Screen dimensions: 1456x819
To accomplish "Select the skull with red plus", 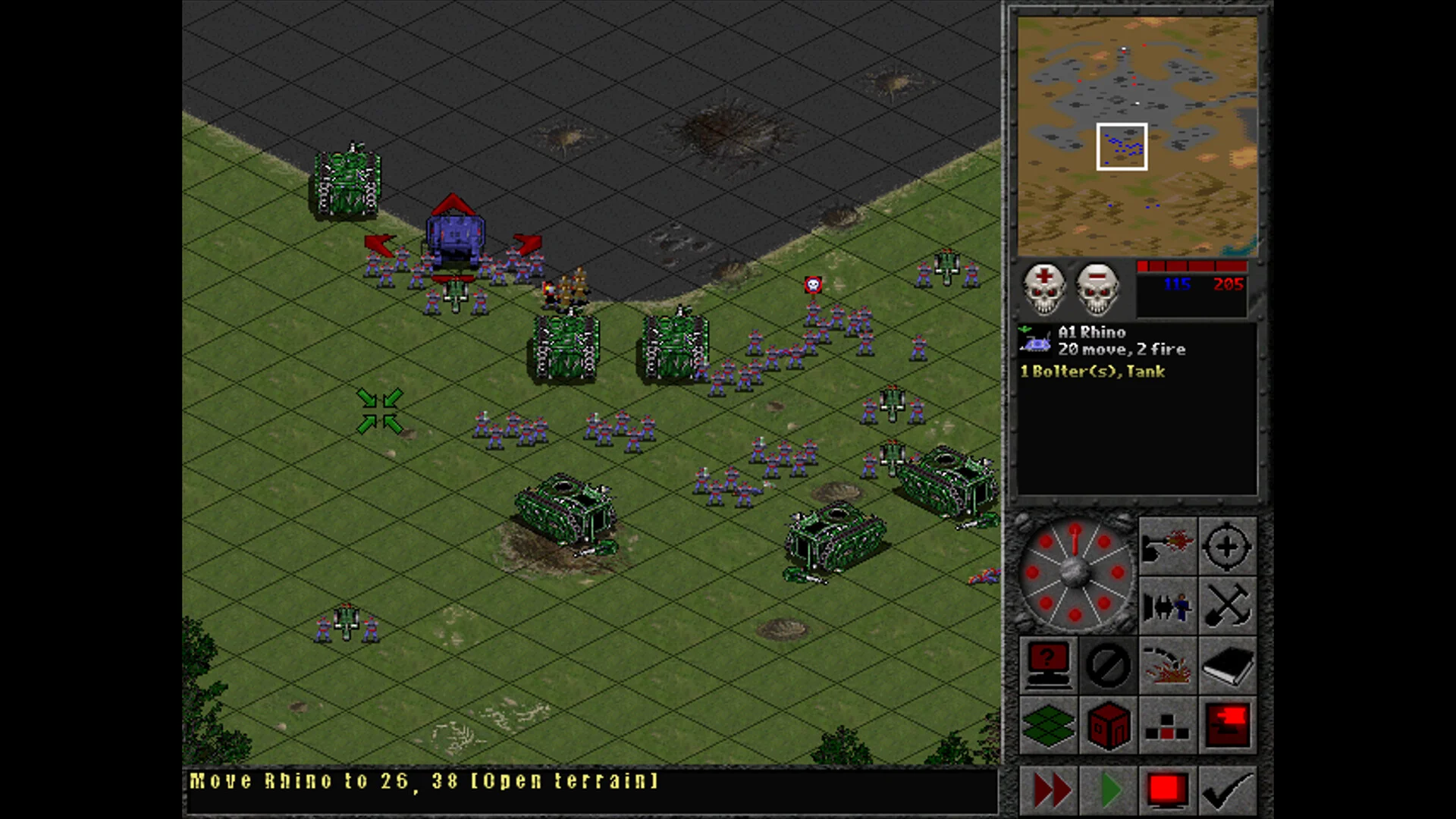I will (1044, 289).
